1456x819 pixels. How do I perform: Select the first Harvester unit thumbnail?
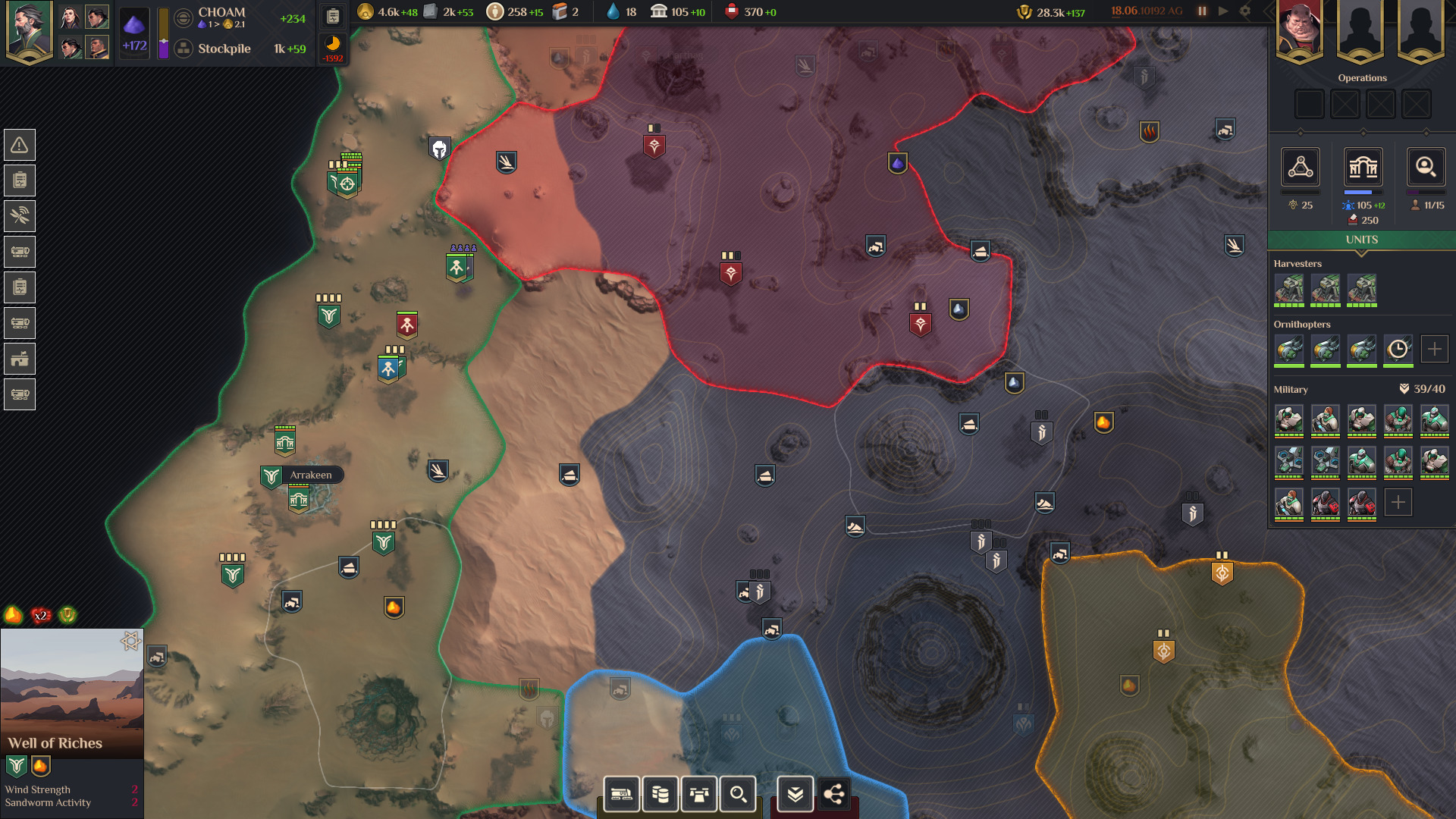[x=1289, y=290]
